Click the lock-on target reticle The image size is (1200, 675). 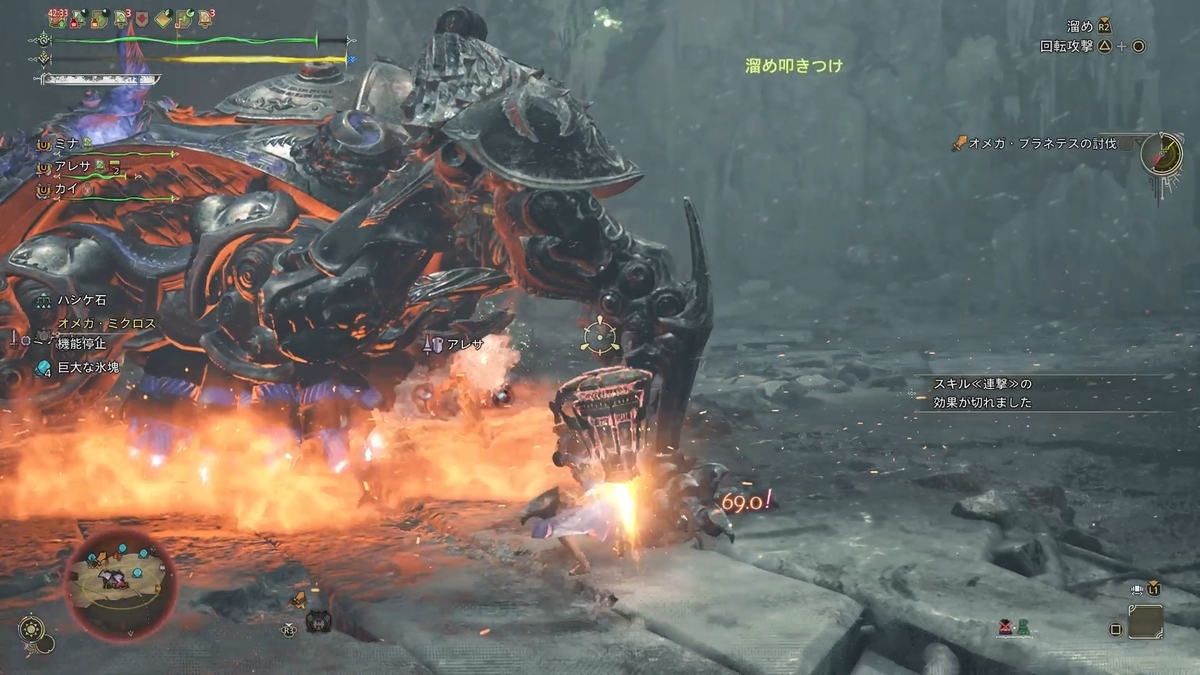tap(599, 336)
